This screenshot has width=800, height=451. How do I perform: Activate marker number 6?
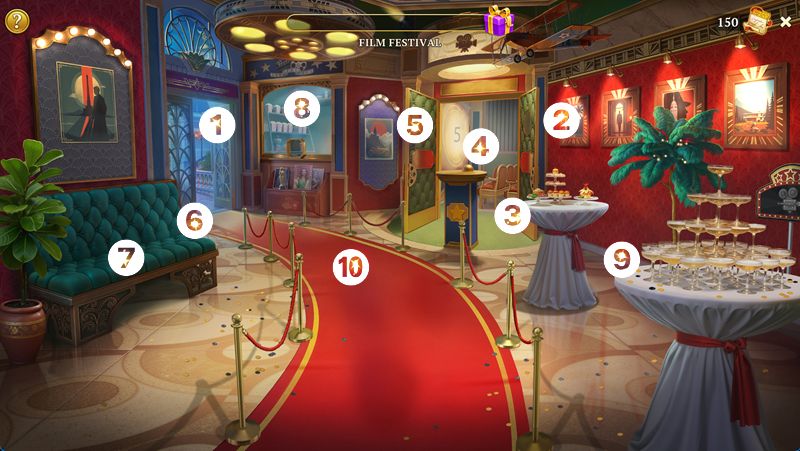(195, 216)
